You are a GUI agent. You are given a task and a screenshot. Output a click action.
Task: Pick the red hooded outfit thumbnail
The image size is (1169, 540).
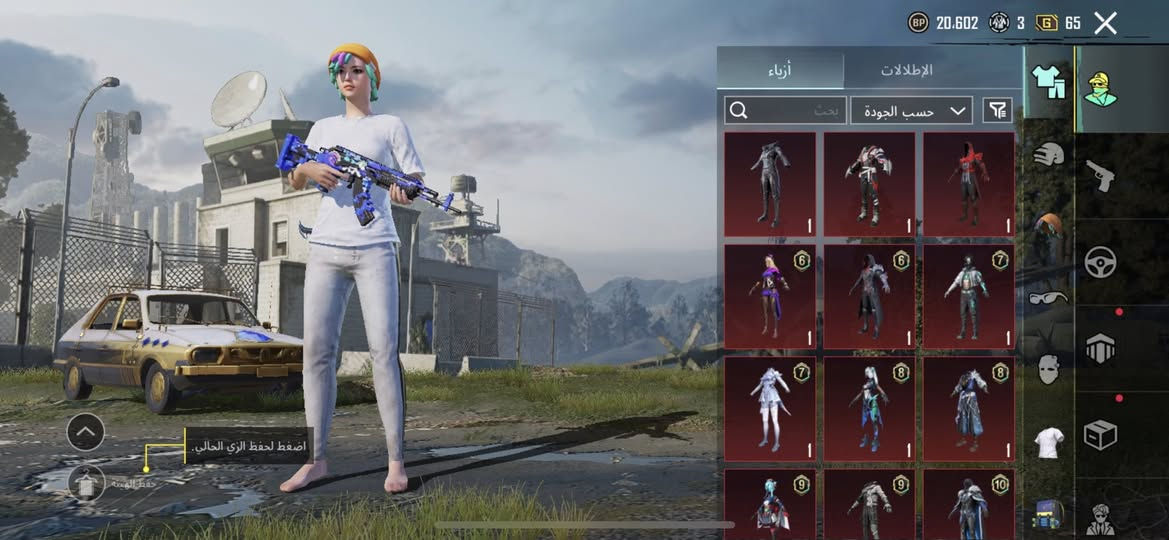tap(968, 185)
